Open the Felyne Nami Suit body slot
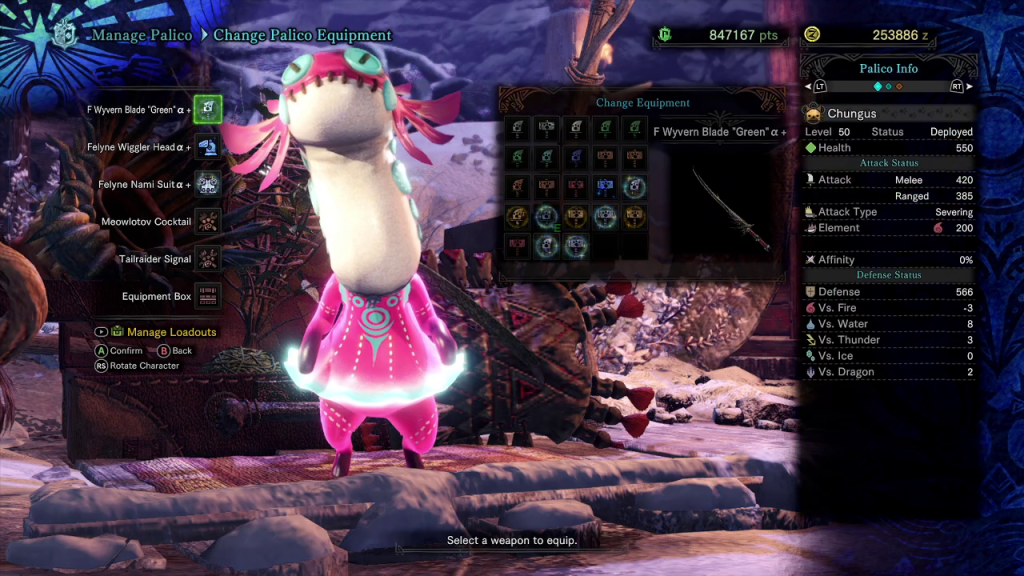This screenshot has height=576, width=1024. tap(208, 184)
